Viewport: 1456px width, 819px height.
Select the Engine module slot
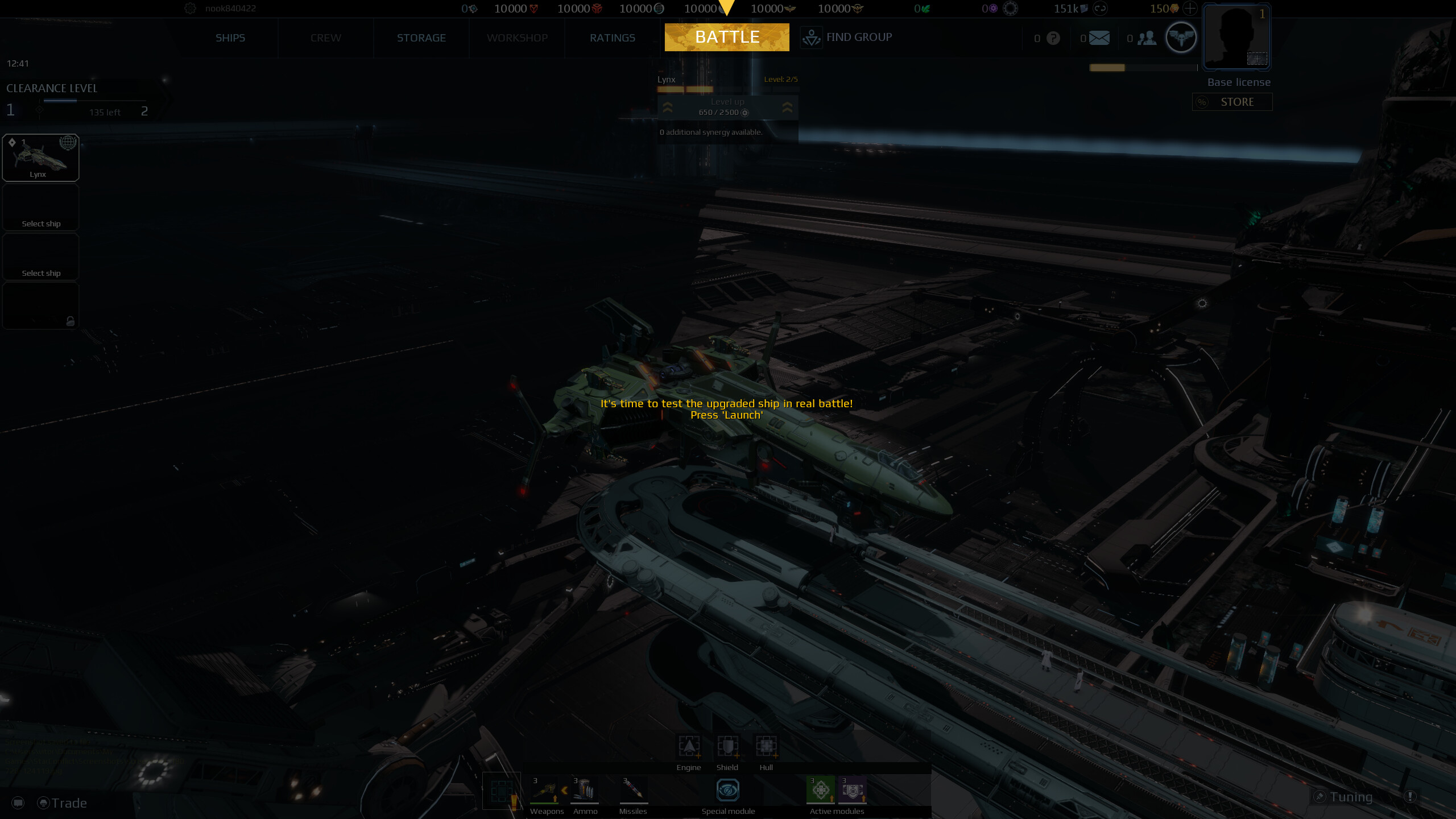pyautogui.click(x=689, y=746)
